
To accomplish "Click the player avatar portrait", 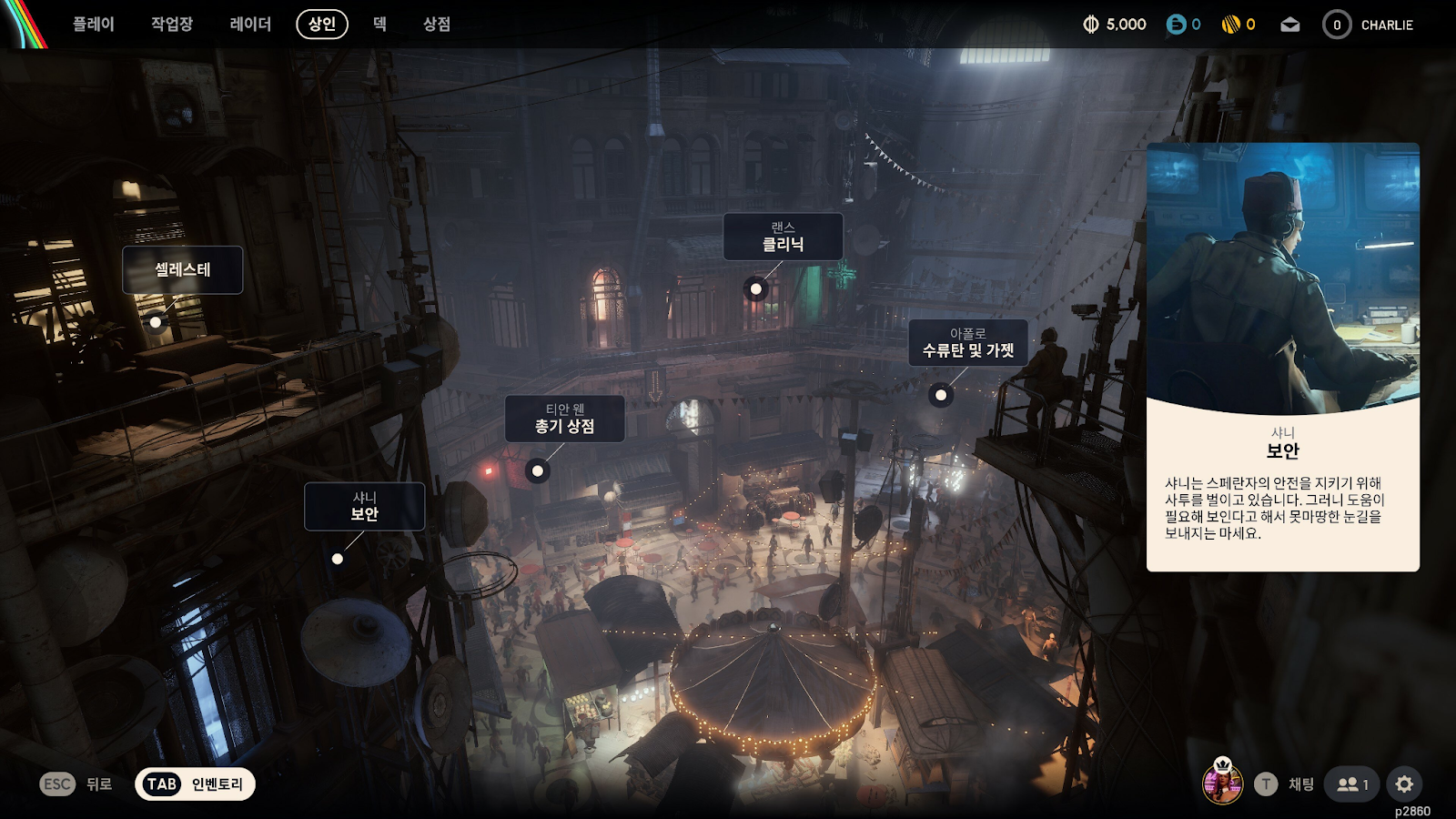I will tap(1222, 783).
